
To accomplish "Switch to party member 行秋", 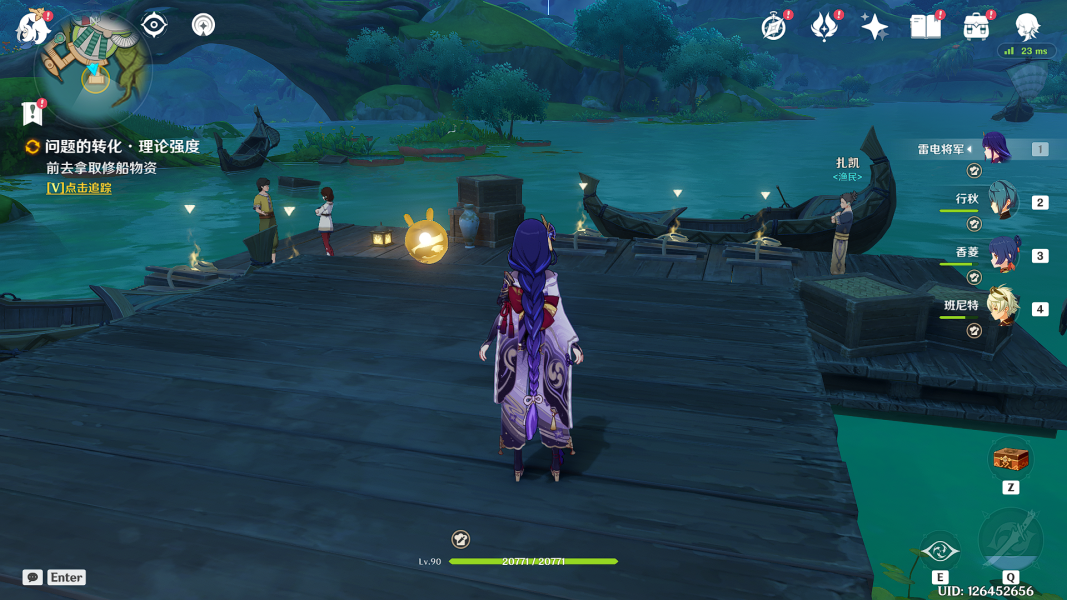I will (1003, 201).
